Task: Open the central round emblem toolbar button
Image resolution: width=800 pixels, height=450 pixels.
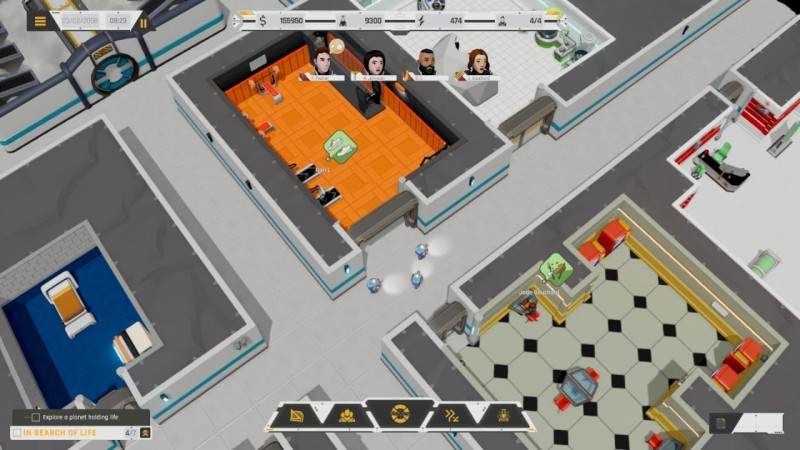Action: 400,413
